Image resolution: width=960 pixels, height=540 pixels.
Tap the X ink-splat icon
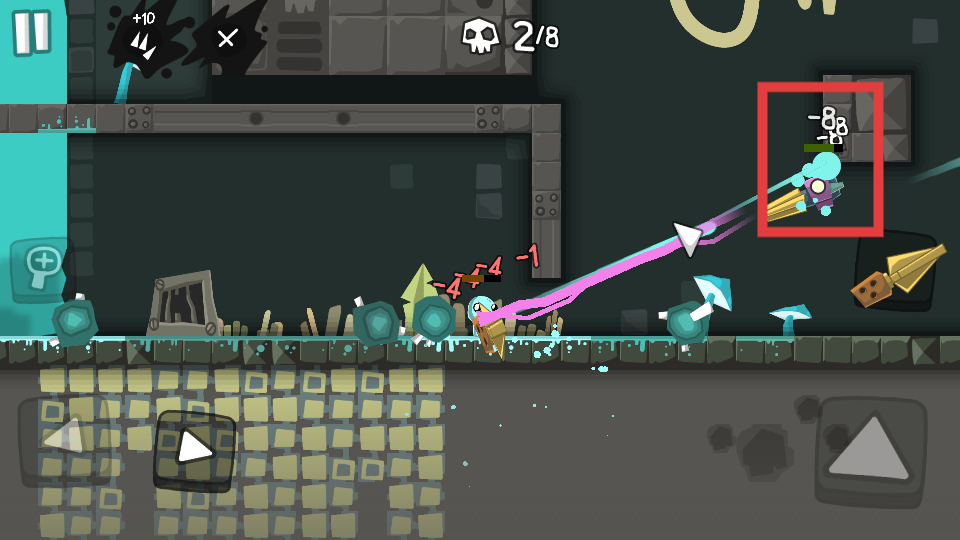coord(228,39)
